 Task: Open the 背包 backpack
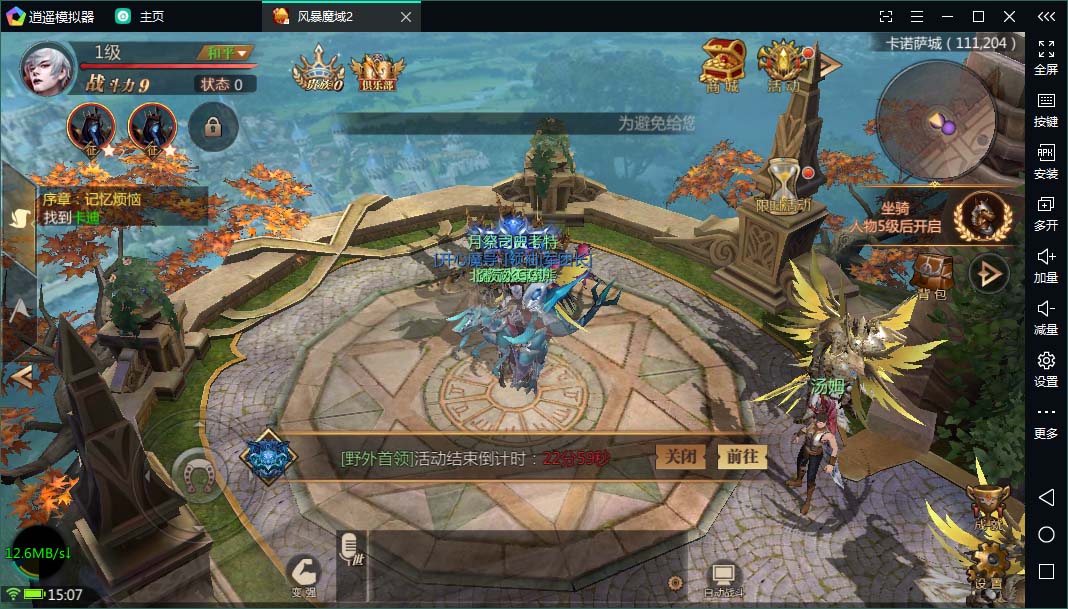point(932,274)
